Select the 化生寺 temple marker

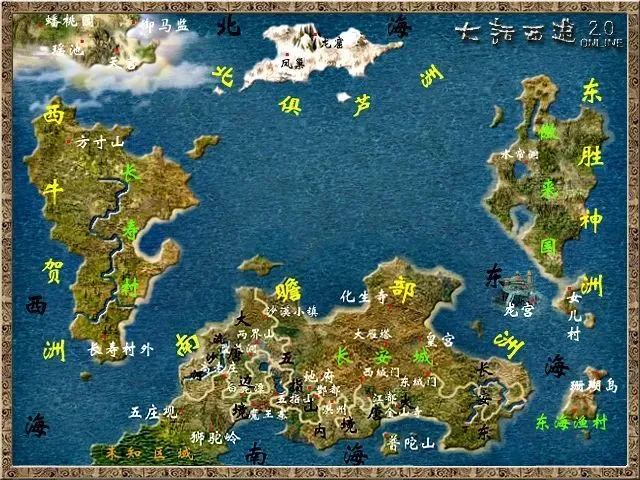363,296
